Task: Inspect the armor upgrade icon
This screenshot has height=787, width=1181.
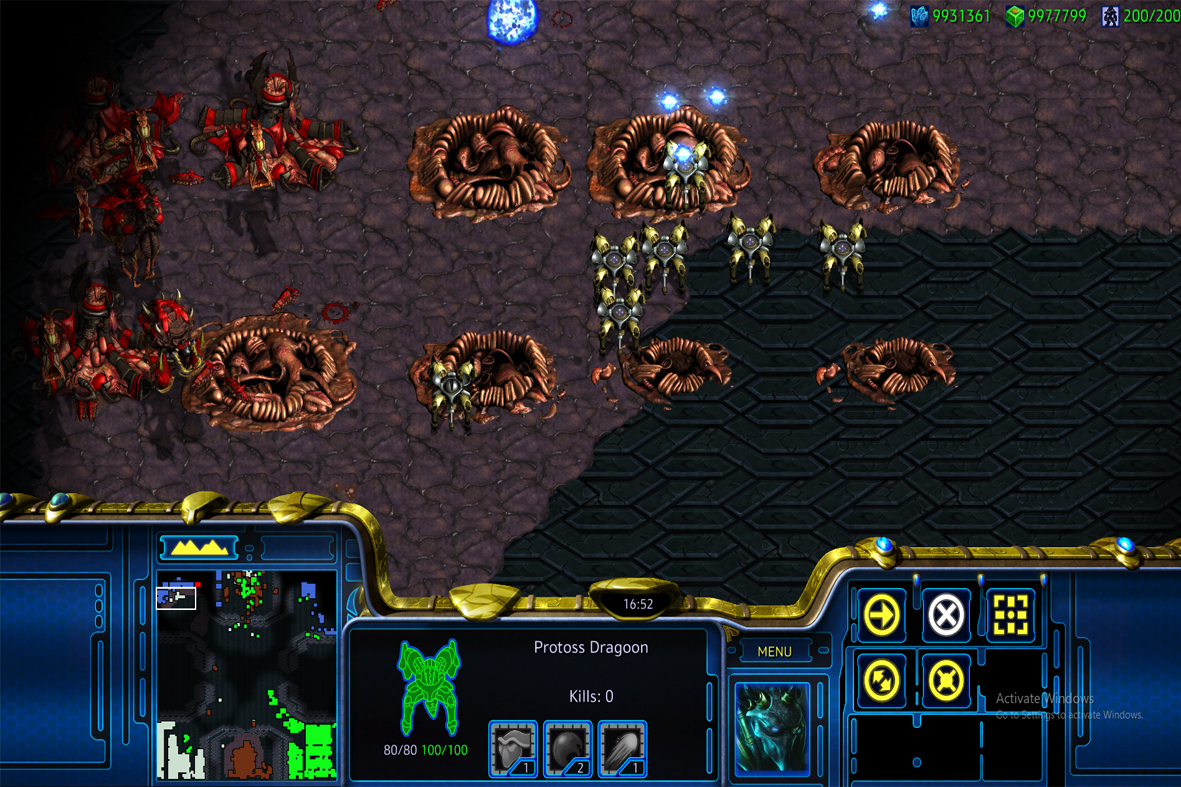Action: [x=512, y=748]
